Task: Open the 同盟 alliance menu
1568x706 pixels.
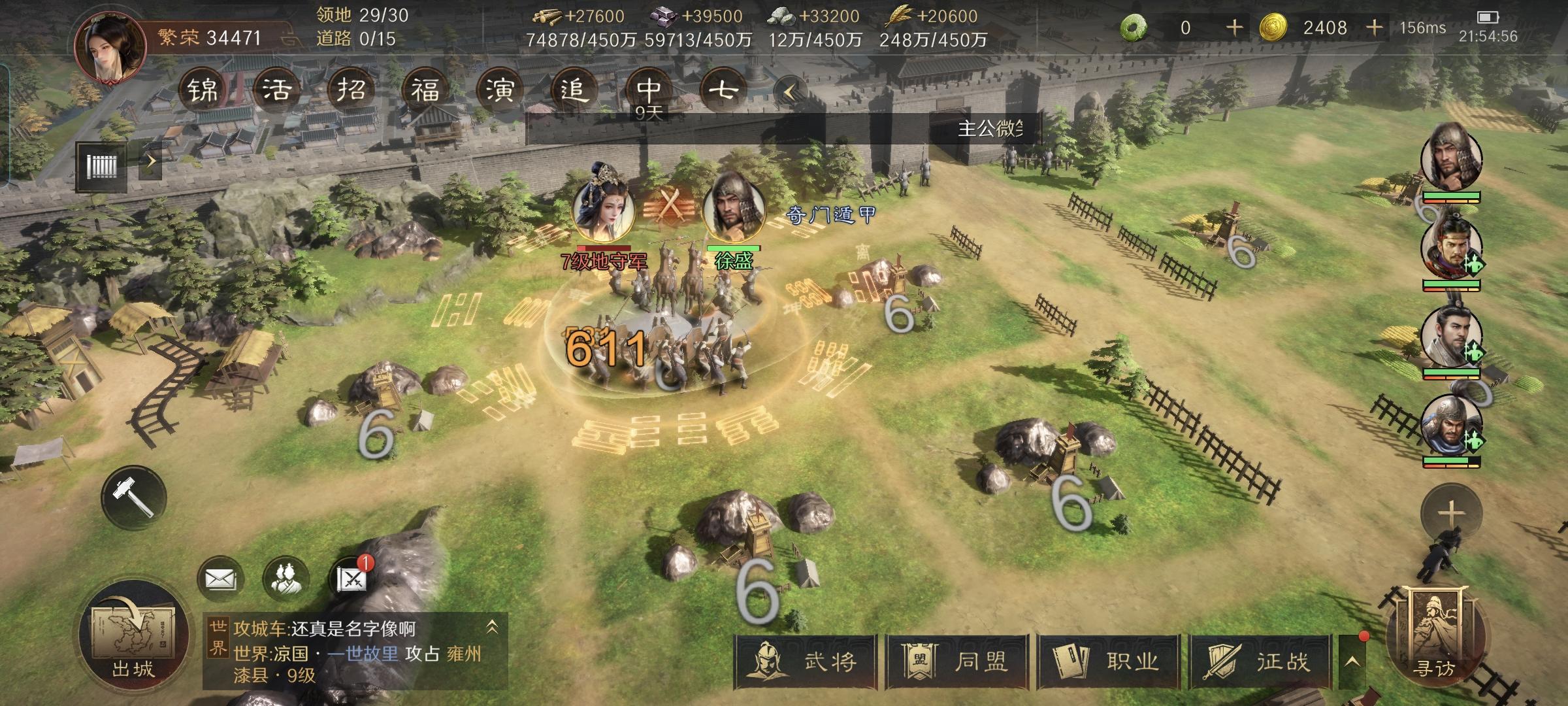Action: (957, 662)
